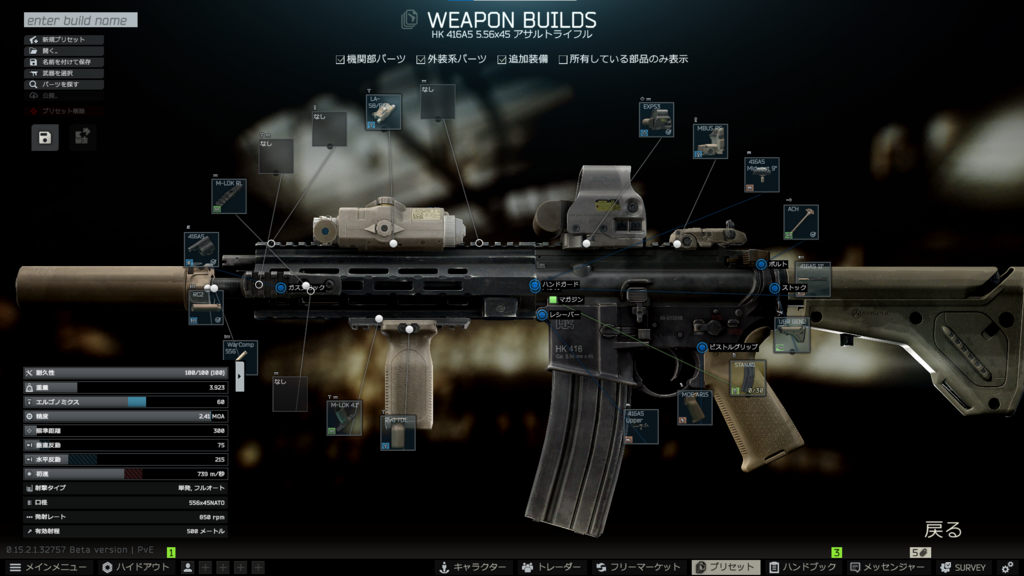Select the ACH charging handle slot

(800, 222)
